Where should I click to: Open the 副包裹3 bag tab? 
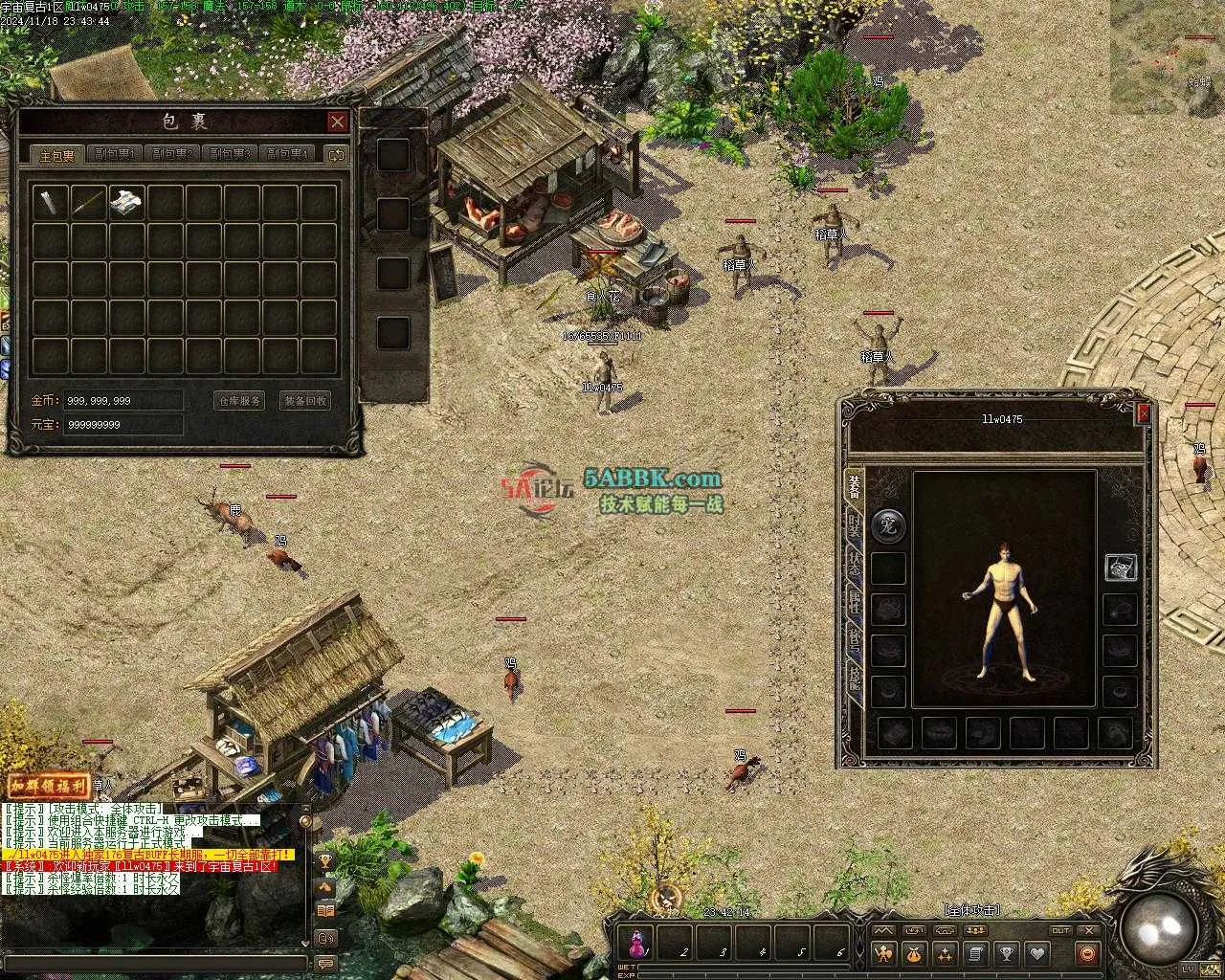[229, 154]
